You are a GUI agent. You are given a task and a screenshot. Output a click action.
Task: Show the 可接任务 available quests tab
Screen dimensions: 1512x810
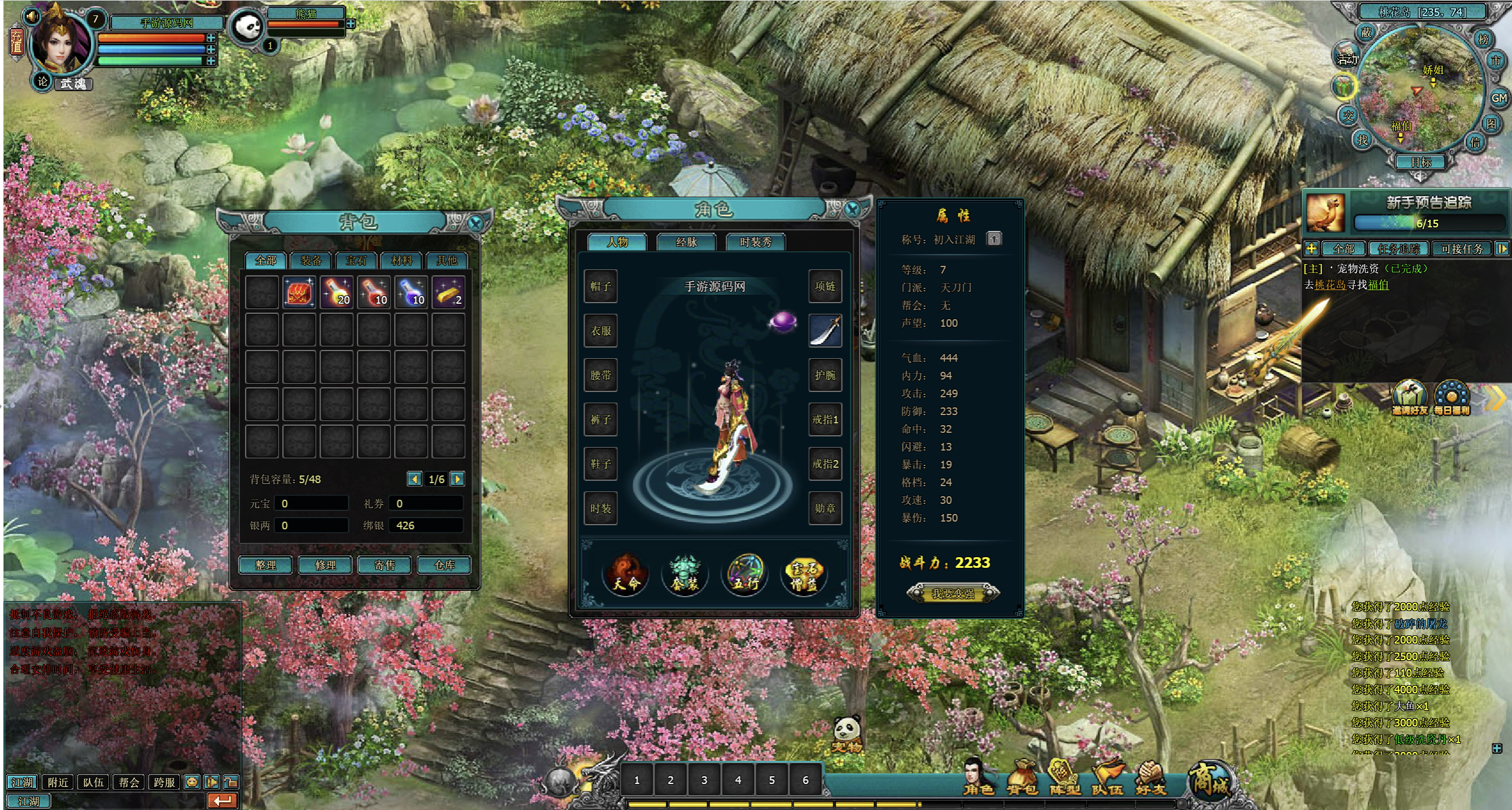click(x=1462, y=249)
